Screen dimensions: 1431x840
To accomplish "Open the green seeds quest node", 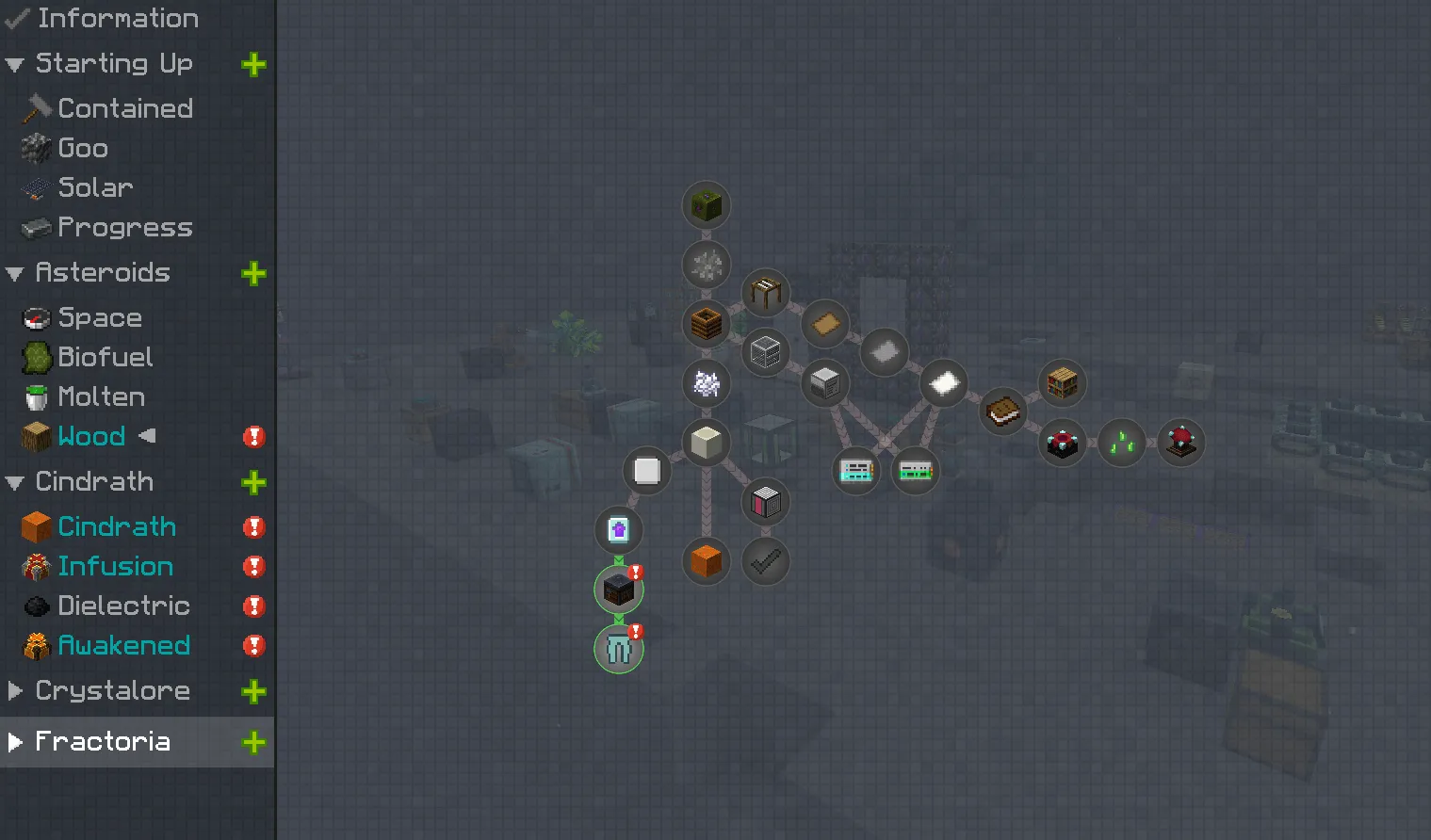I will pos(1121,443).
